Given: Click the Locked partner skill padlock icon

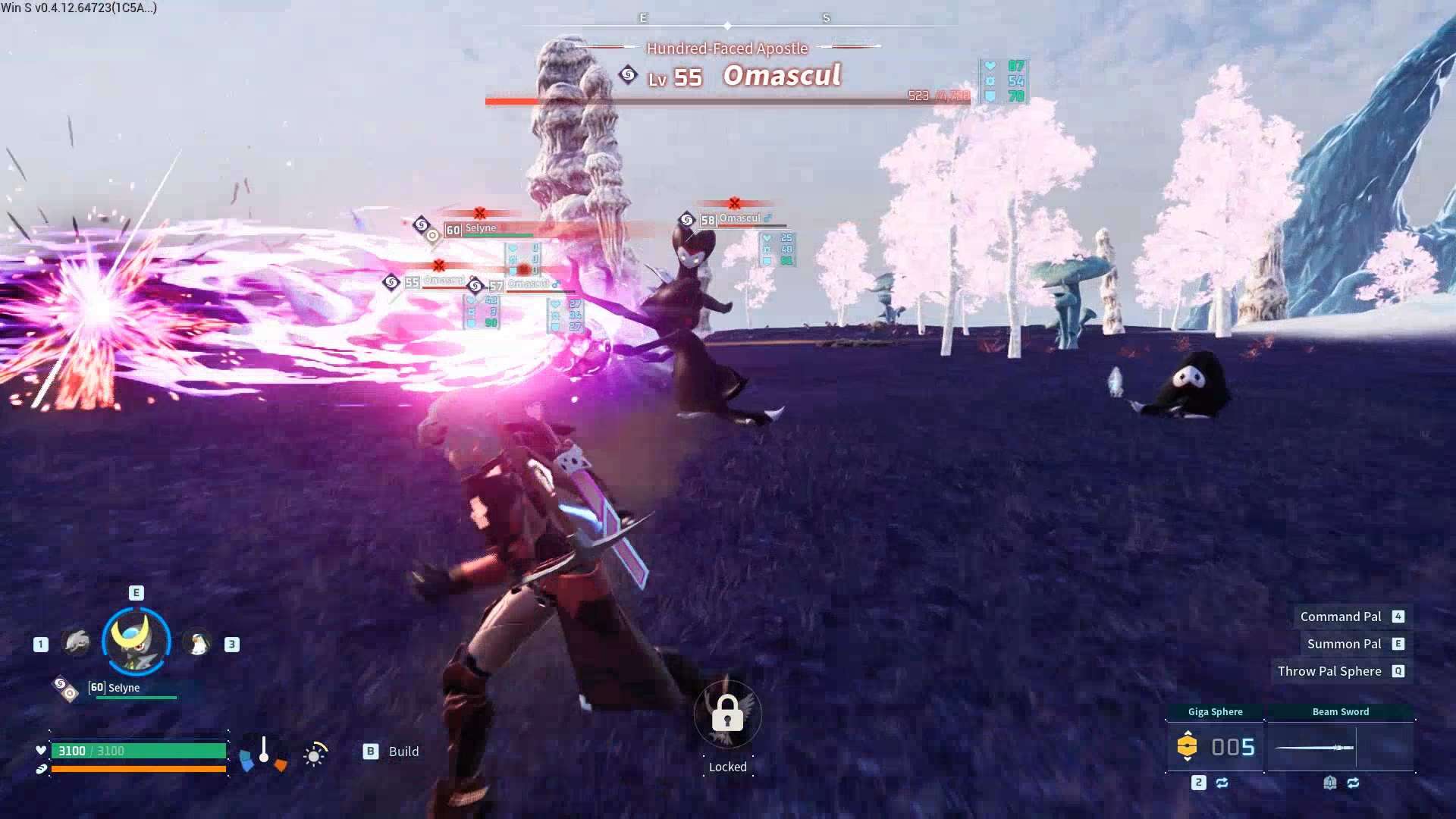Looking at the screenshot, I should [727, 714].
